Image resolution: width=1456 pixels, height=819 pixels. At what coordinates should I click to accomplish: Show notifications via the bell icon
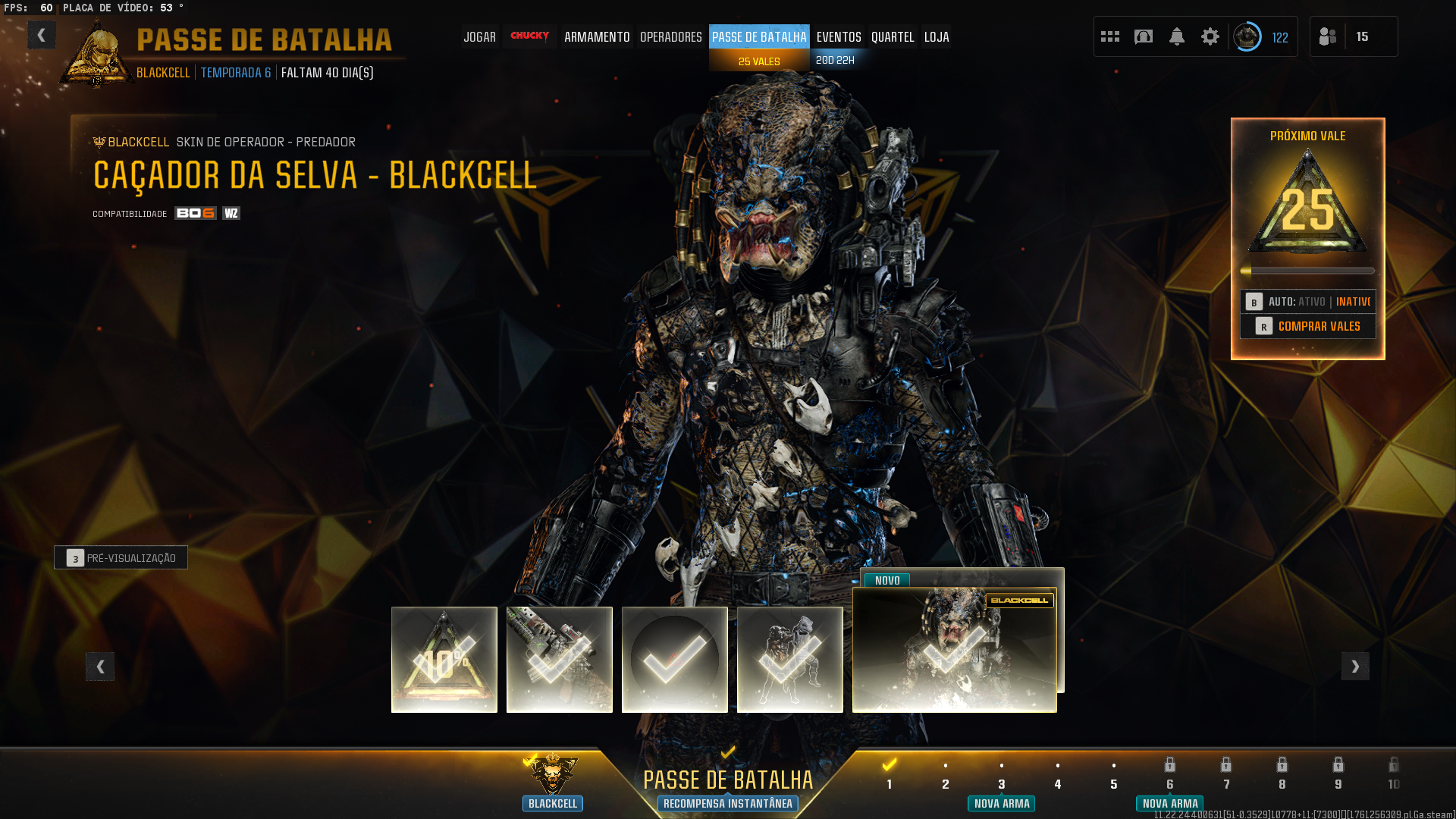(1177, 36)
